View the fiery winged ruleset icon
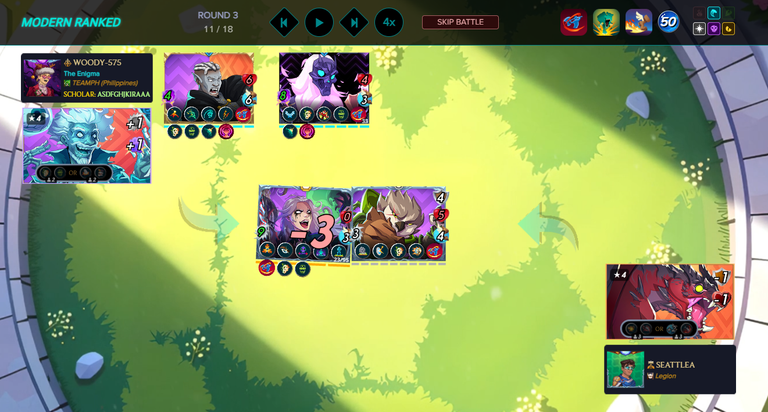The width and height of the screenshot is (768, 412). (x=639, y=22)
